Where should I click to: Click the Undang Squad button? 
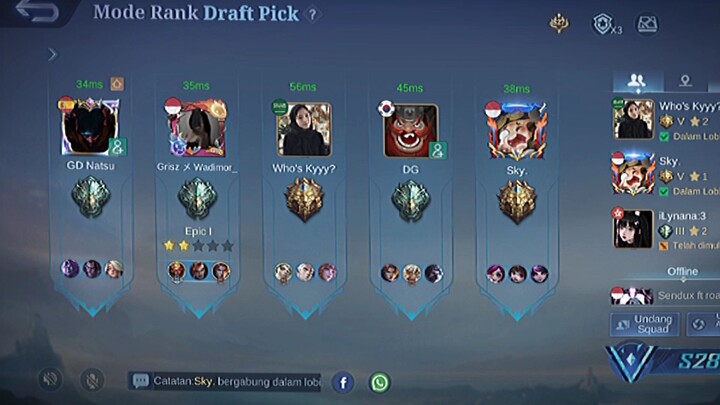click(645, 323)
